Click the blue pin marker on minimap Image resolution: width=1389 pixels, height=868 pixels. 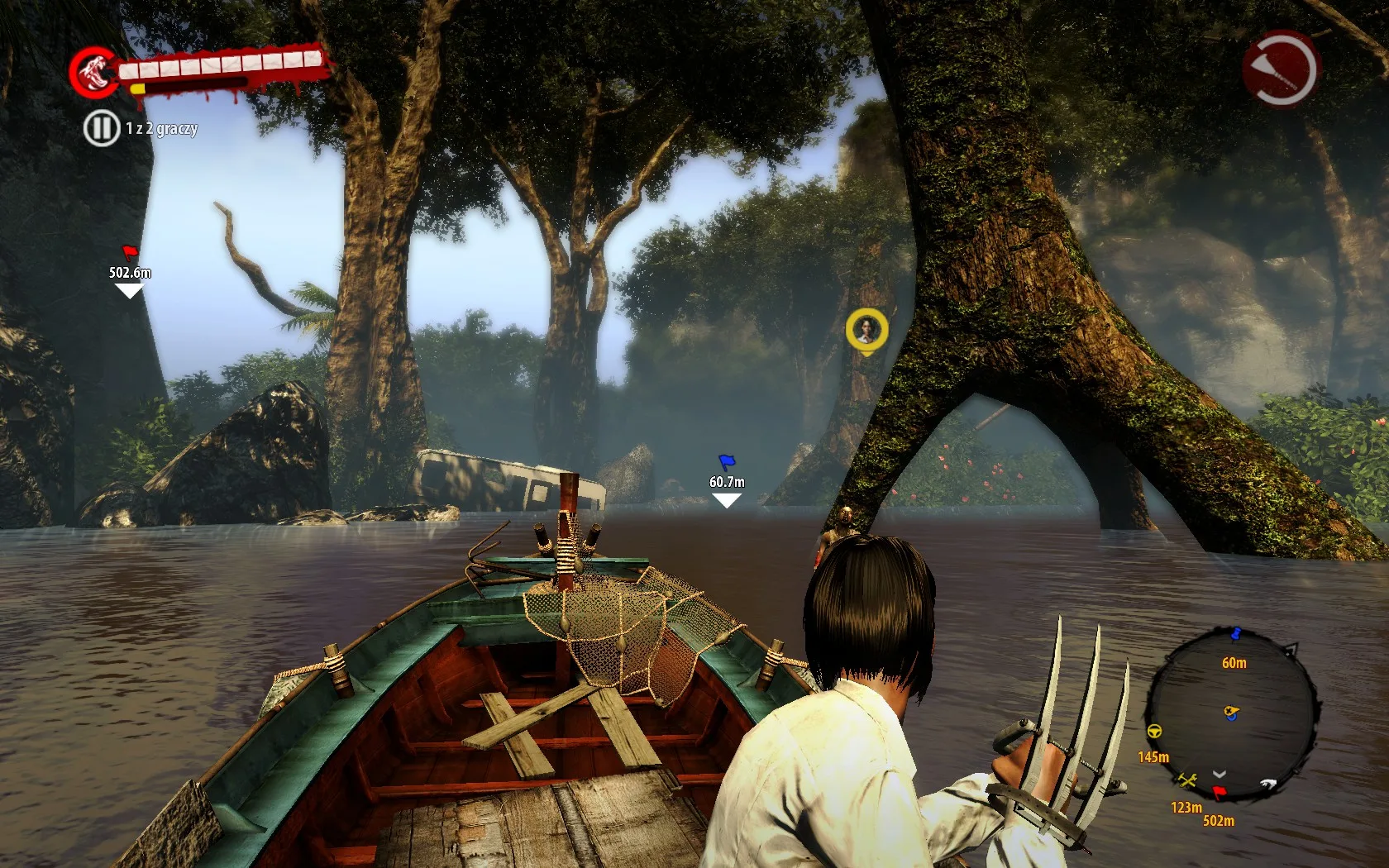[1235, 634]
